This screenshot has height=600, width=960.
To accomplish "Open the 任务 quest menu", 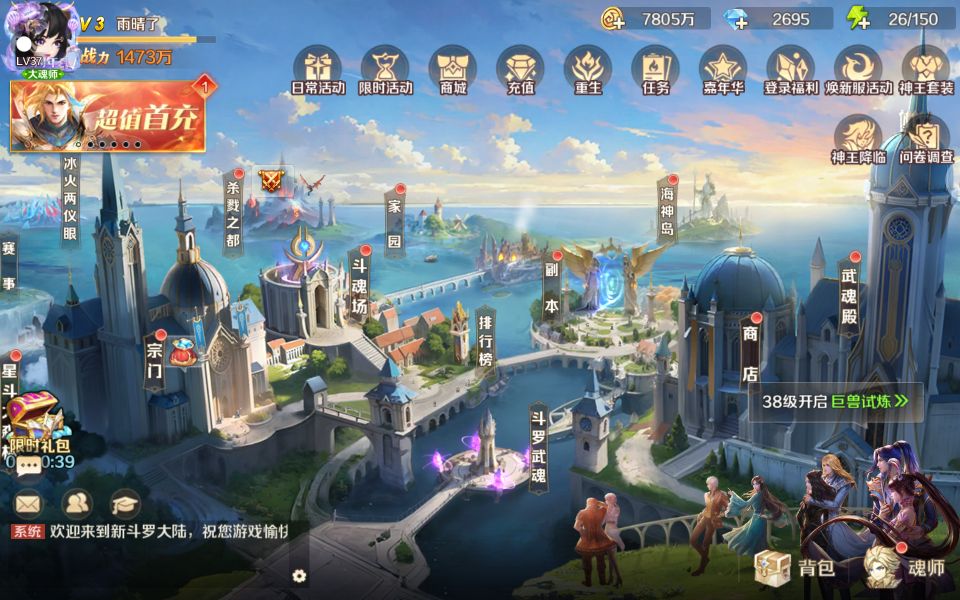I will 655,69.
